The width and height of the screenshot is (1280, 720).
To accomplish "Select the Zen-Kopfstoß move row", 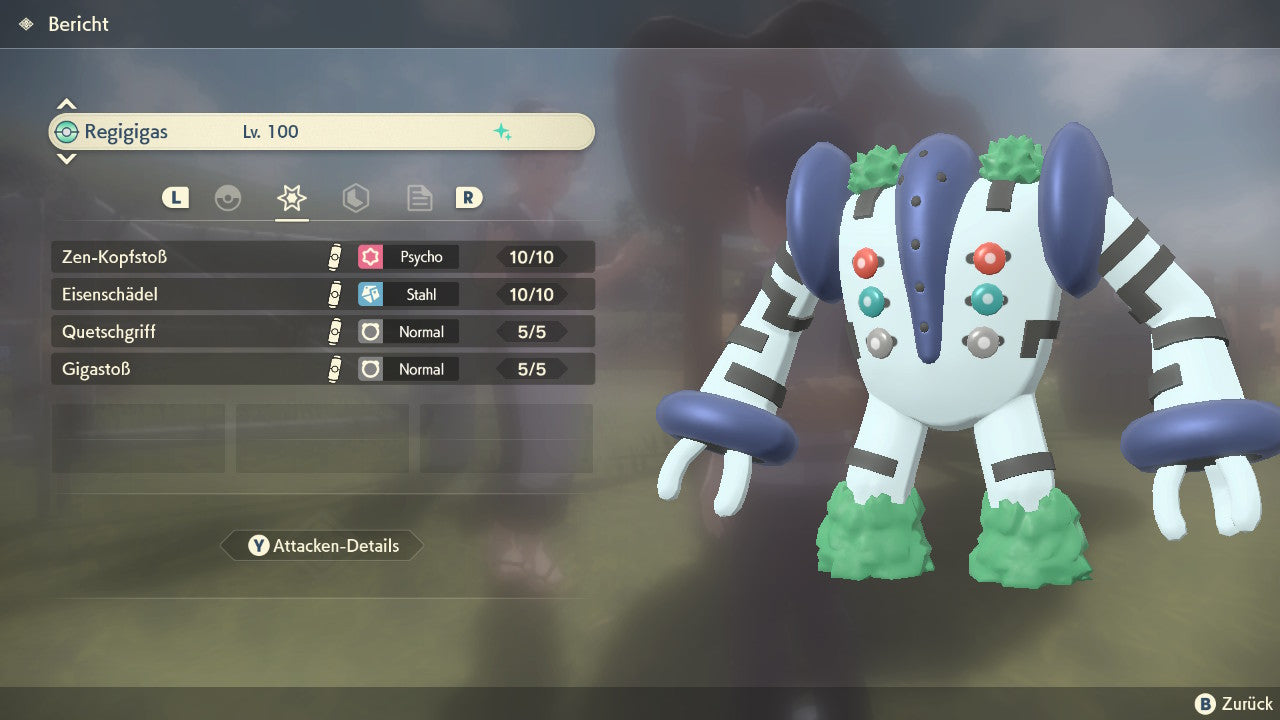I will [322, 257].
